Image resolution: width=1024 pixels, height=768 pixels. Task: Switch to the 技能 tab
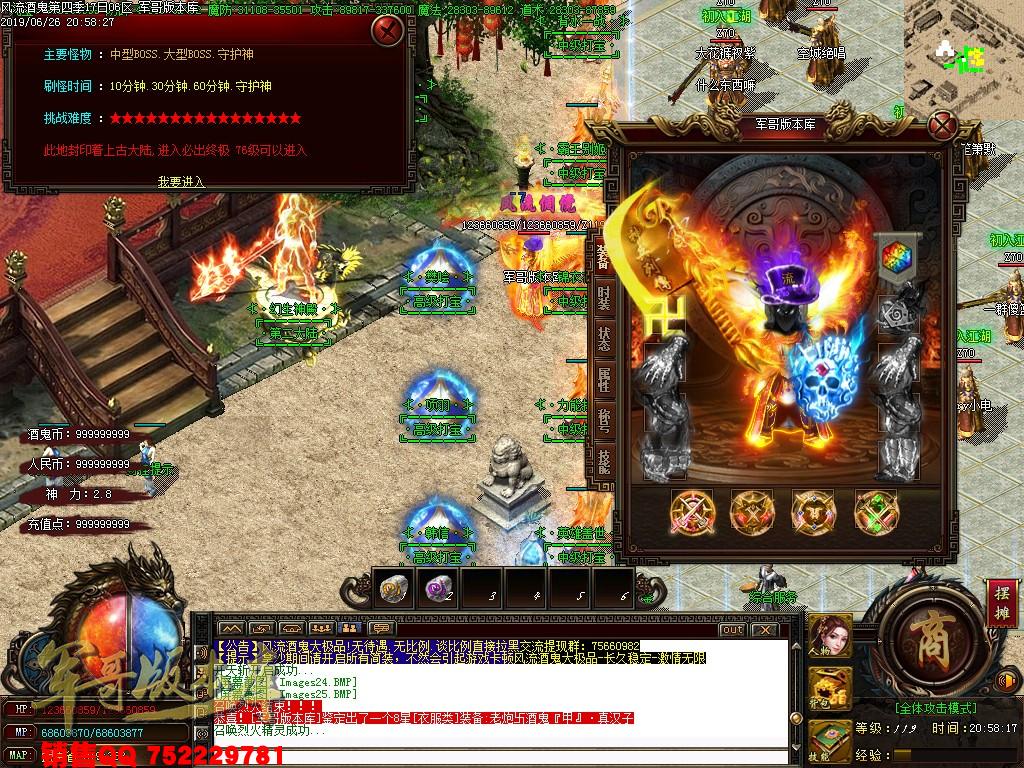604,462
